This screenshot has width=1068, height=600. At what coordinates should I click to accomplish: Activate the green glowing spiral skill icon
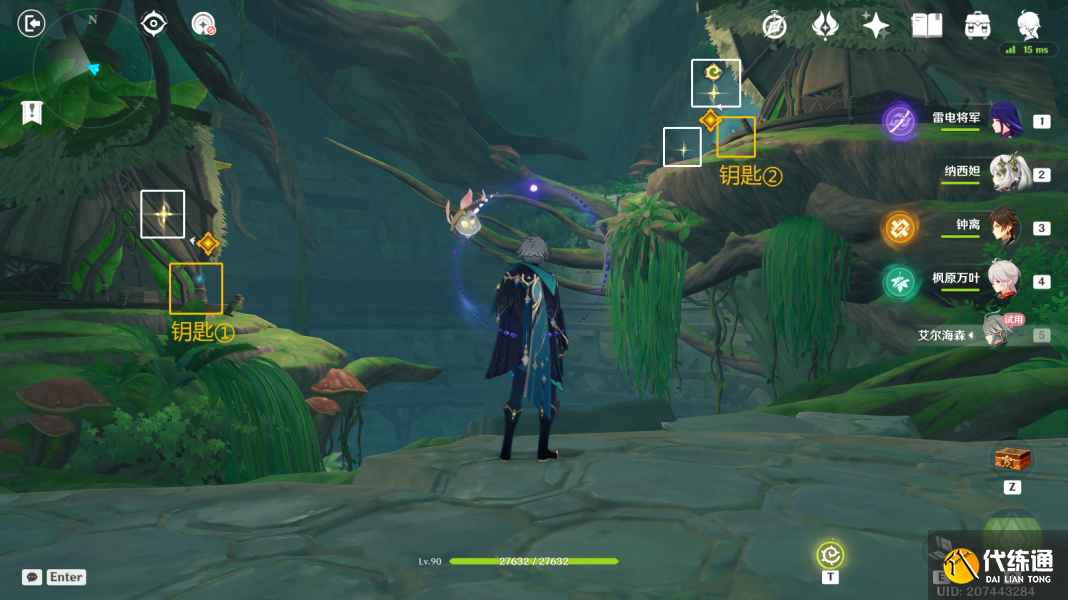tap(830, 554)
